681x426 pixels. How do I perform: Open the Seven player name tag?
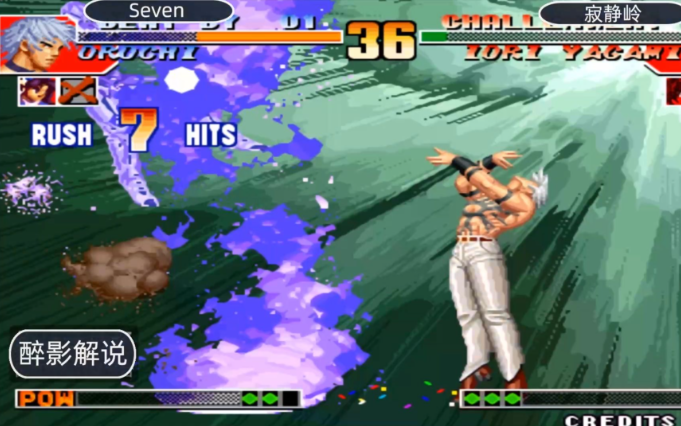157,11
